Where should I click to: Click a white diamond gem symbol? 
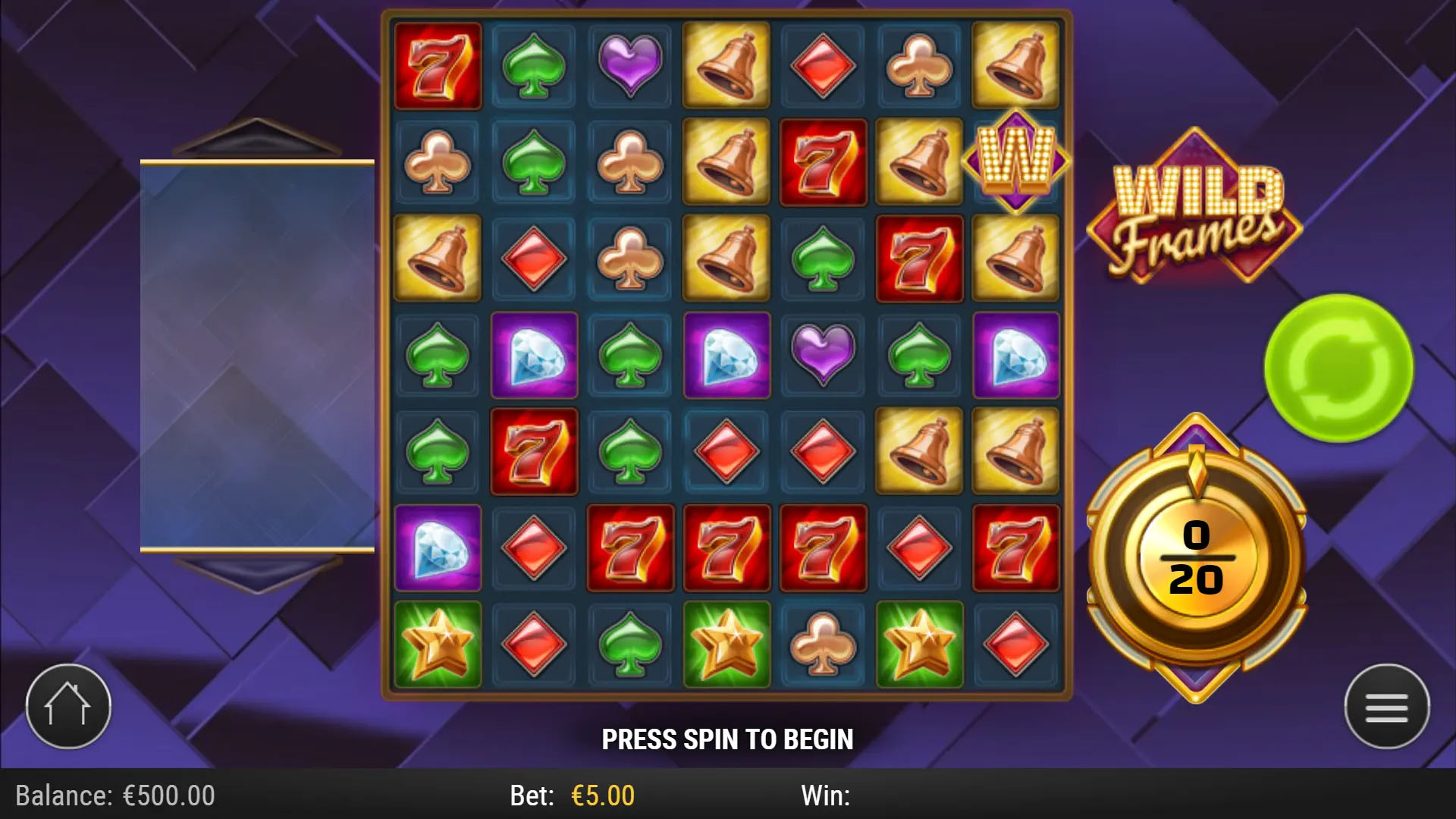(x=533, y=356)
